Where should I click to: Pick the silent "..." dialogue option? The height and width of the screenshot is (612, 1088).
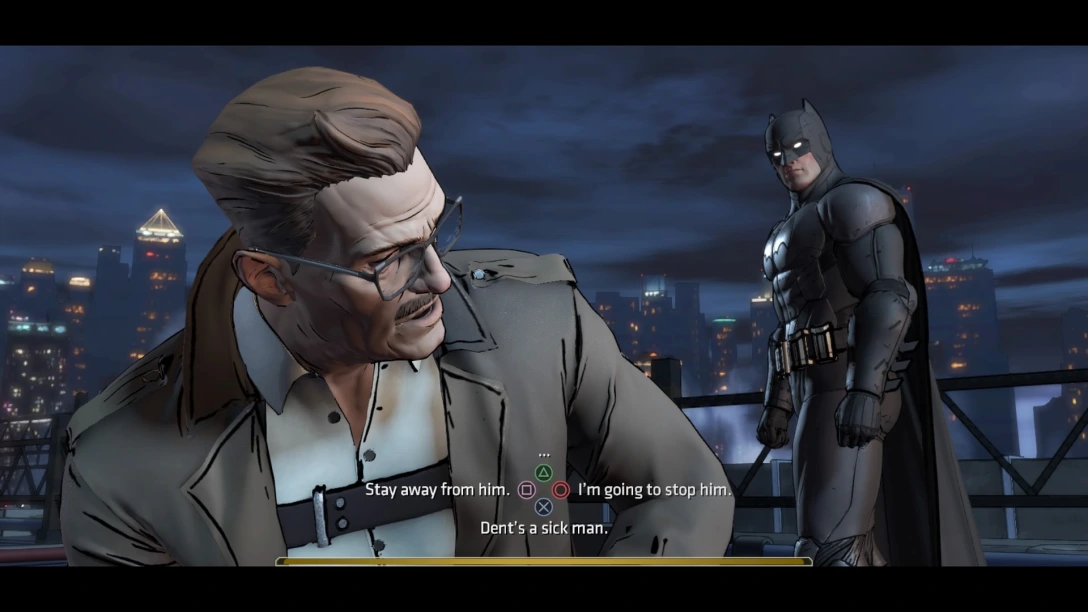[x=544, y=455]
